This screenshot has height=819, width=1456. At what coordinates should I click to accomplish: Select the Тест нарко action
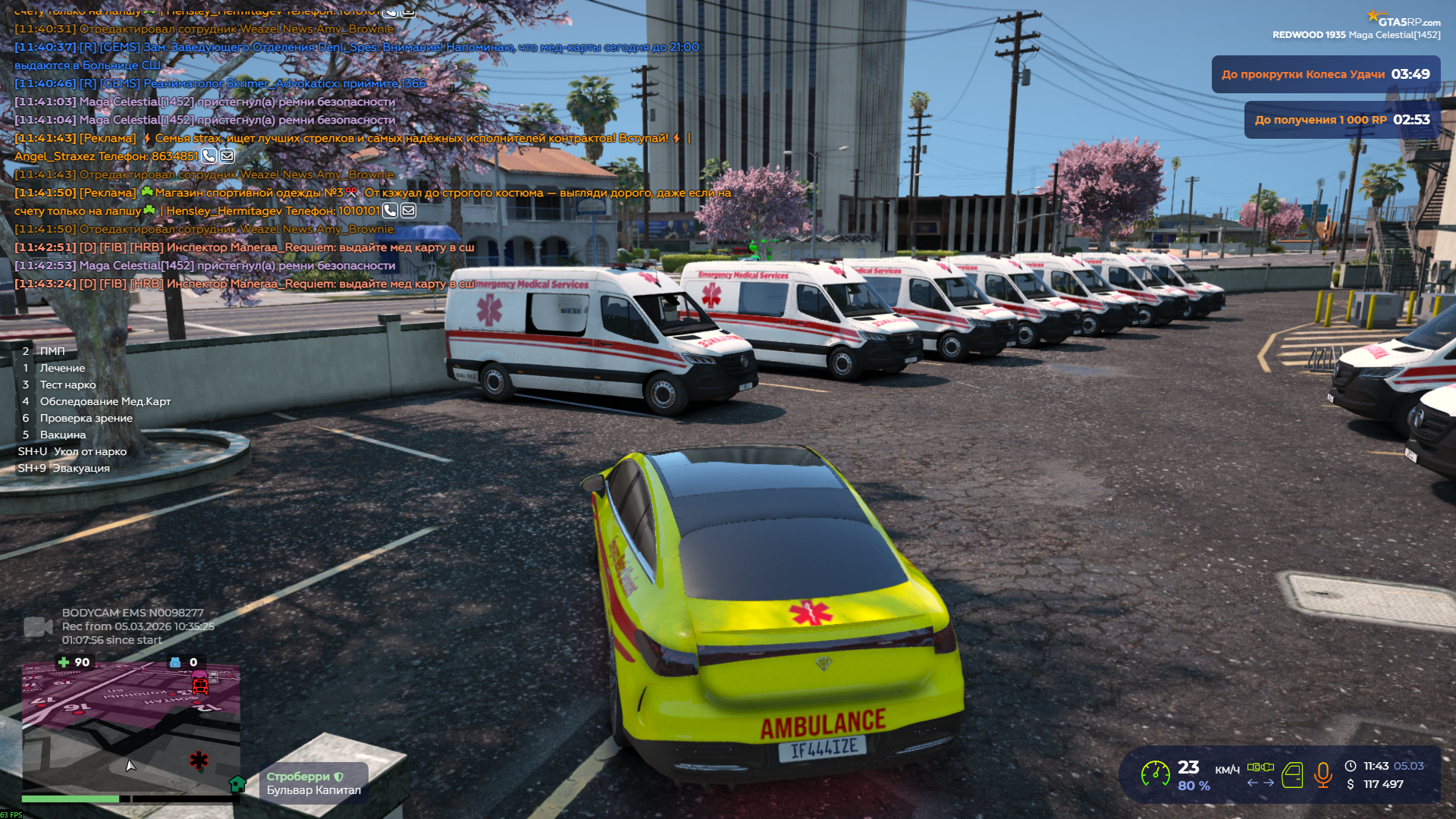coord(67,384)
